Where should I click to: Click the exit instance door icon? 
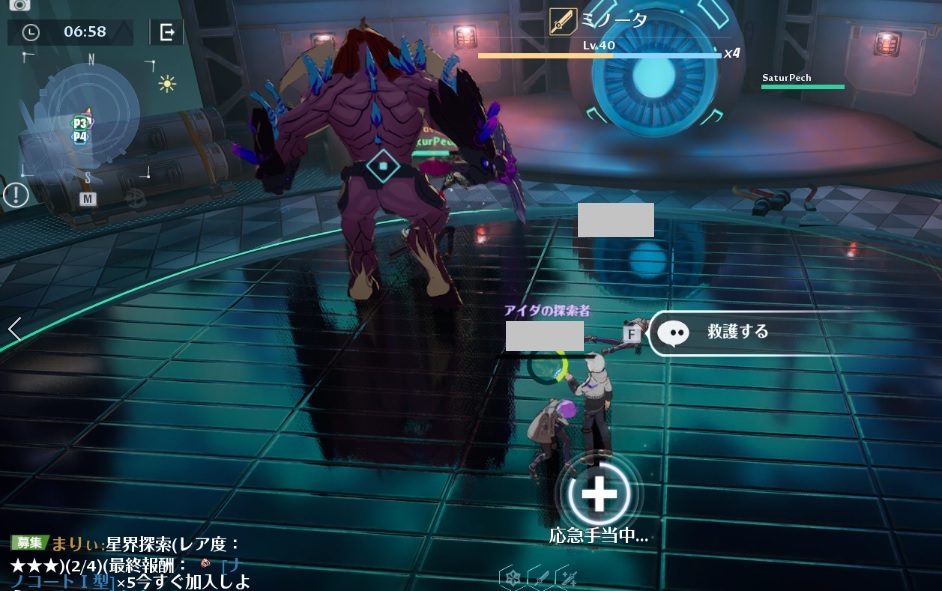(x=167, y=32)
